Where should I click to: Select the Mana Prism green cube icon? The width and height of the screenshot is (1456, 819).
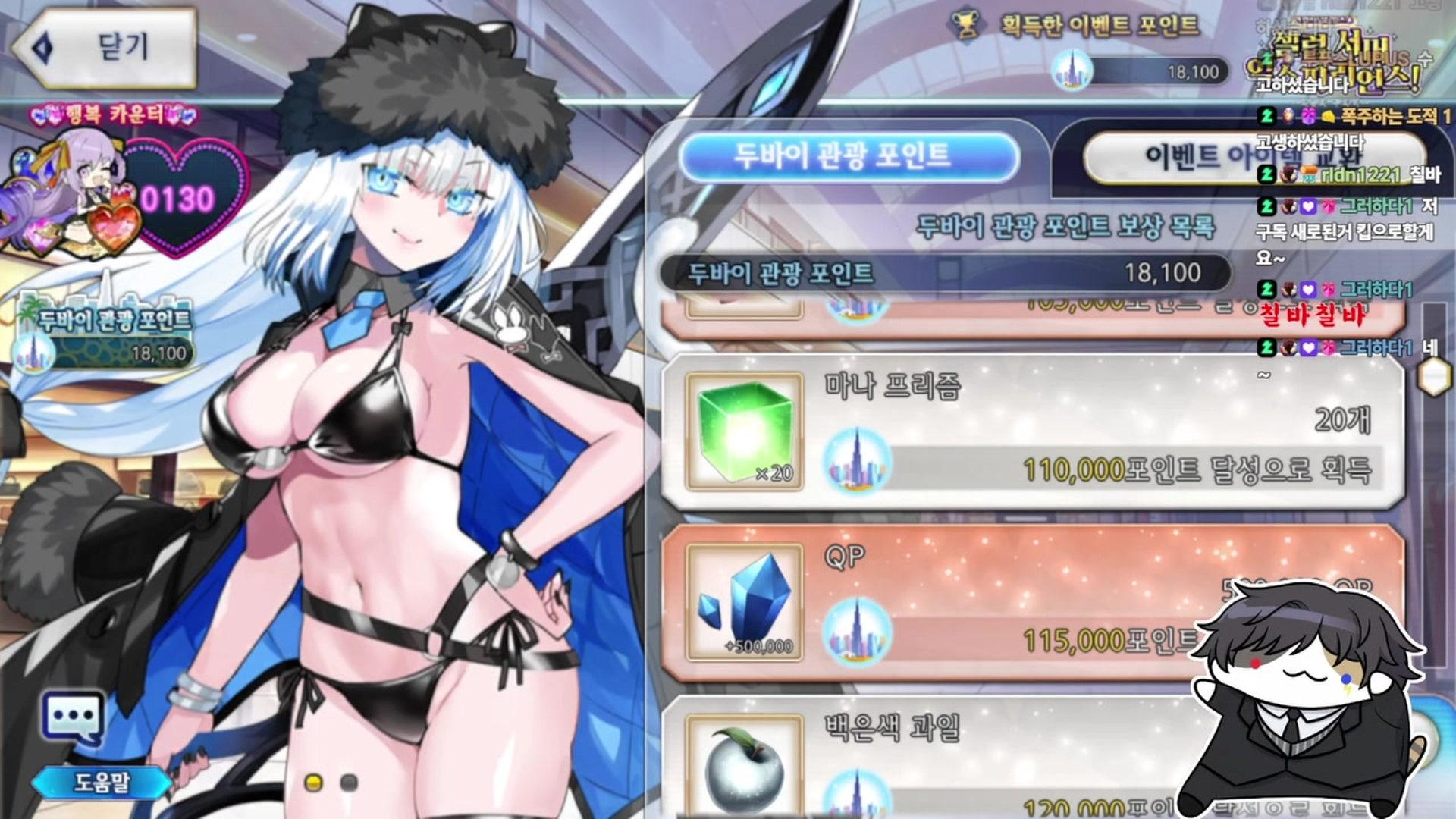[x=745, y=429]
